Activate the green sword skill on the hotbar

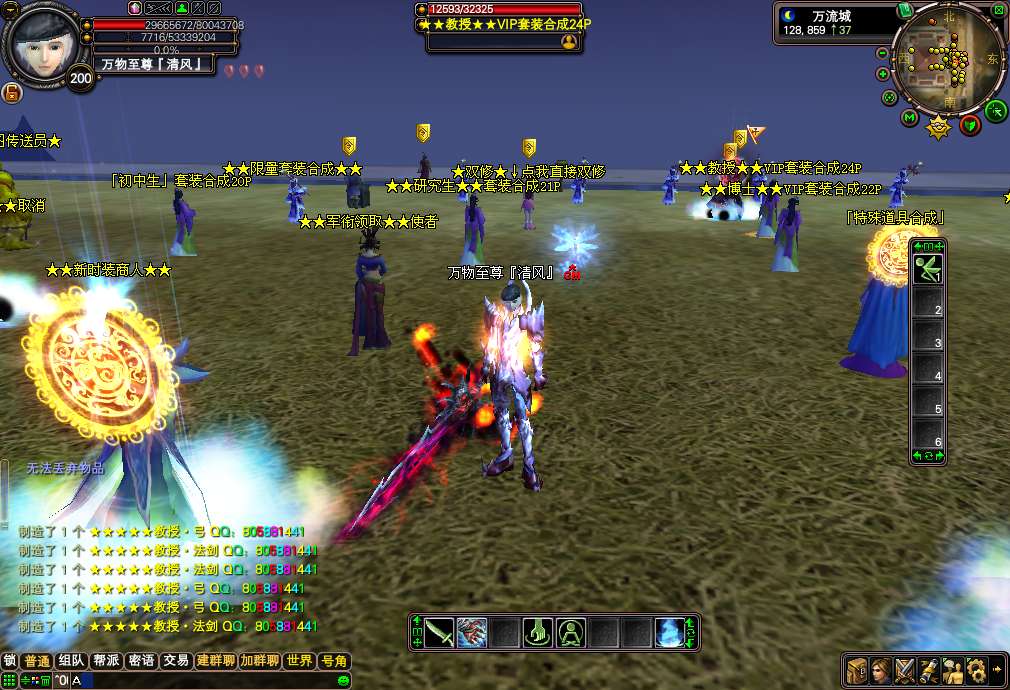point(439,632)
